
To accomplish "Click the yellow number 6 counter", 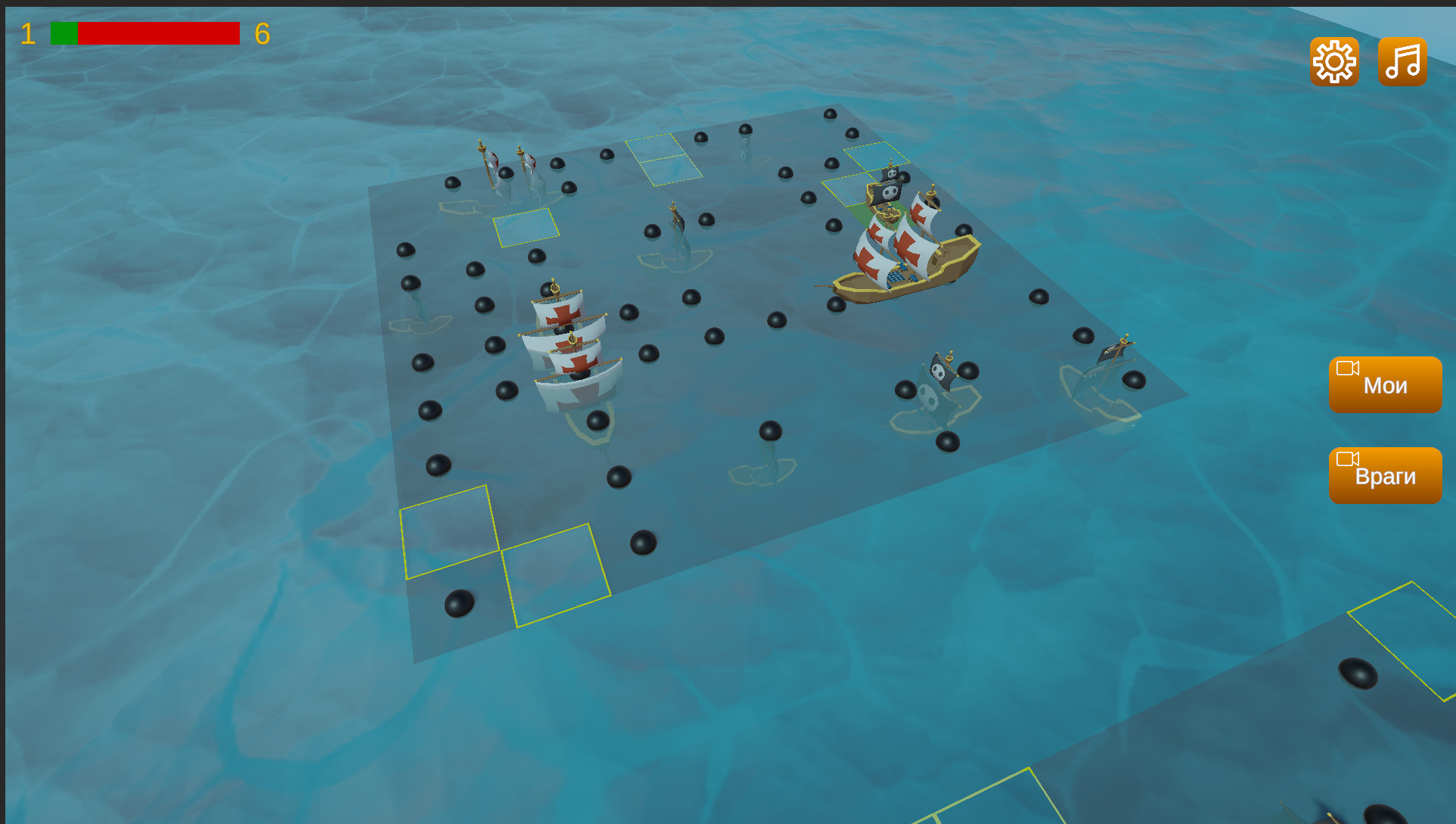I will coord(265,34).
